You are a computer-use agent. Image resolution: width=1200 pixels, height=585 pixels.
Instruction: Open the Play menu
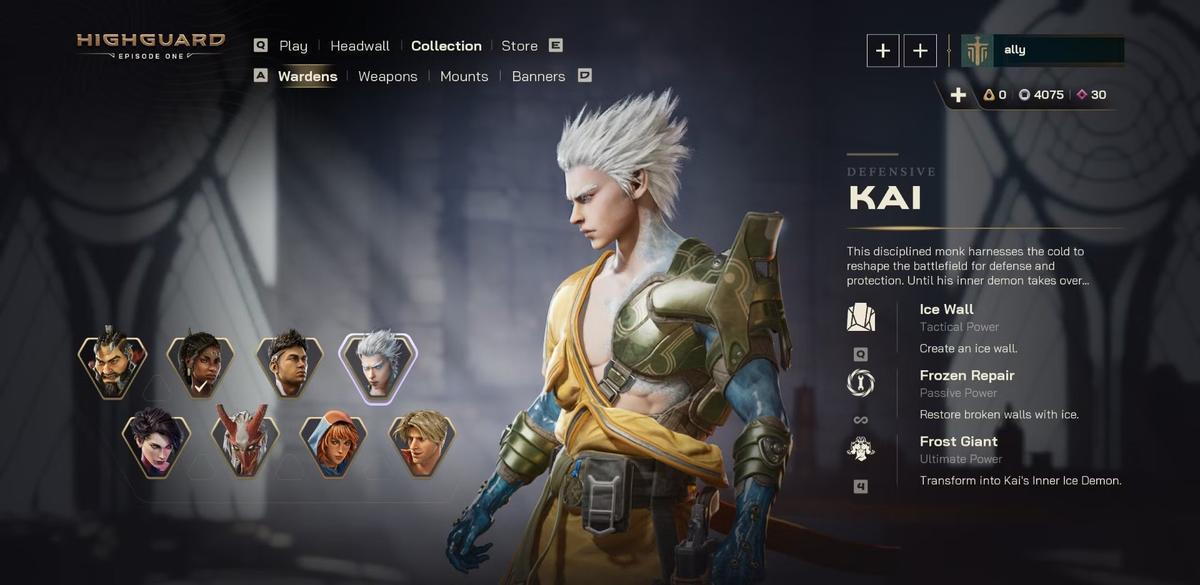(293, 46)
